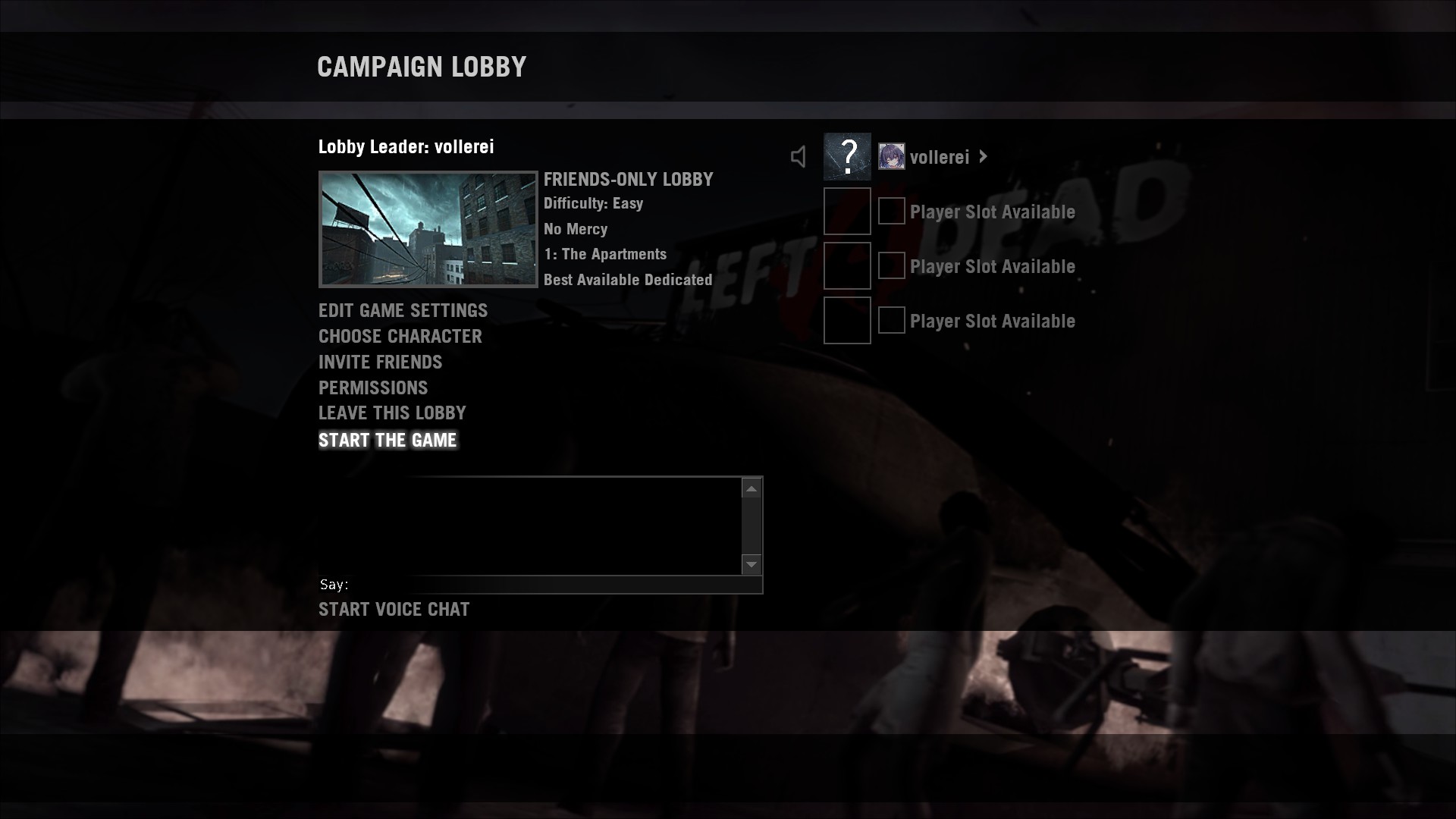Viewport: 1456px width, 819px height.
Task: Click the No Mercy campaign thumbnail
Action: coord(428,229)
